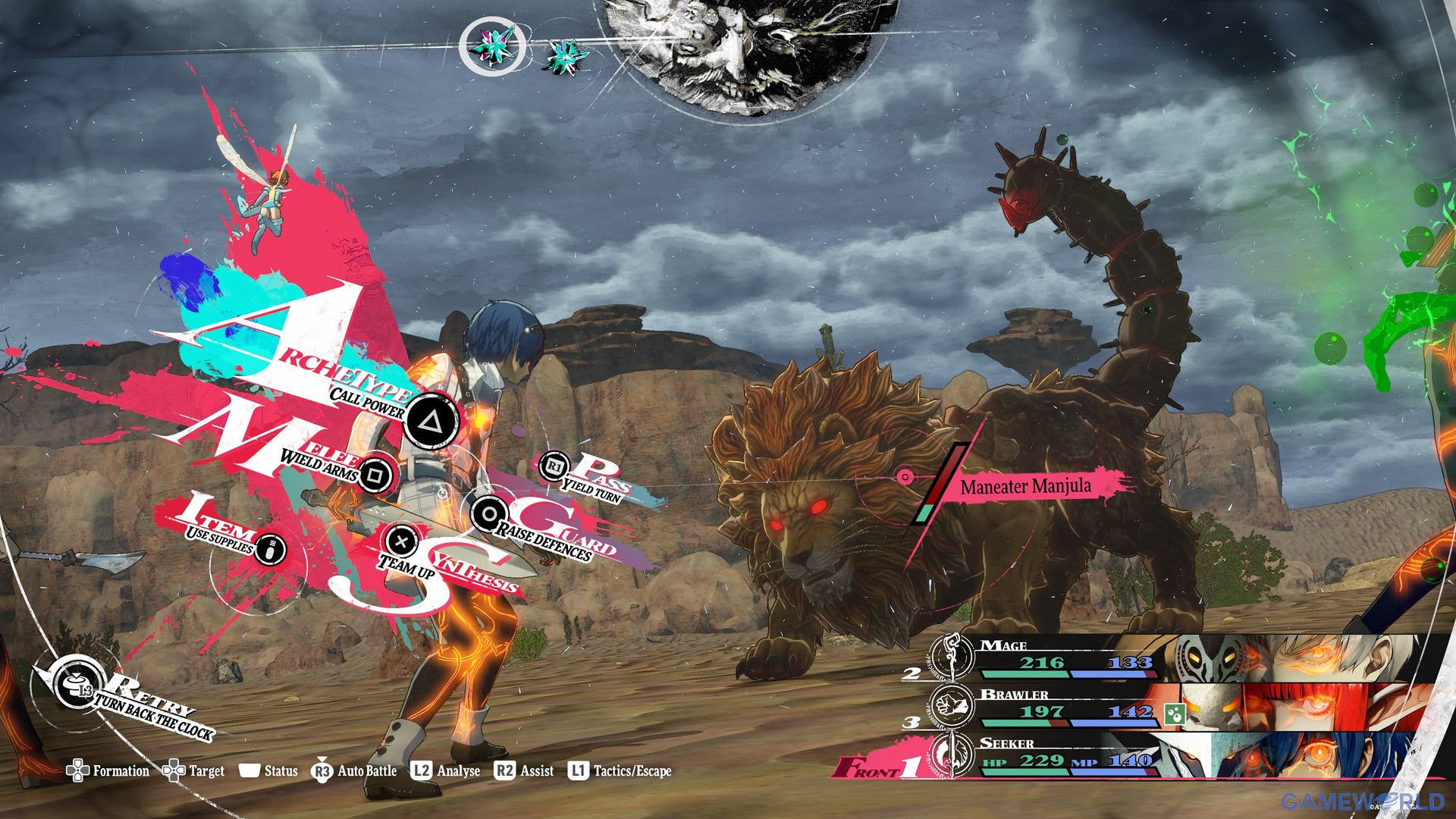Select the Assist option

click(524, 771)
